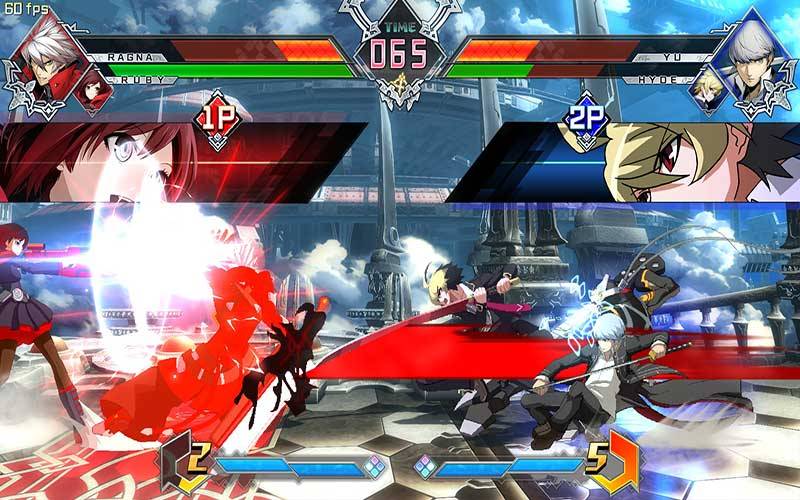
Task: Select Yu's character portrait
Action: coord(755,60)
